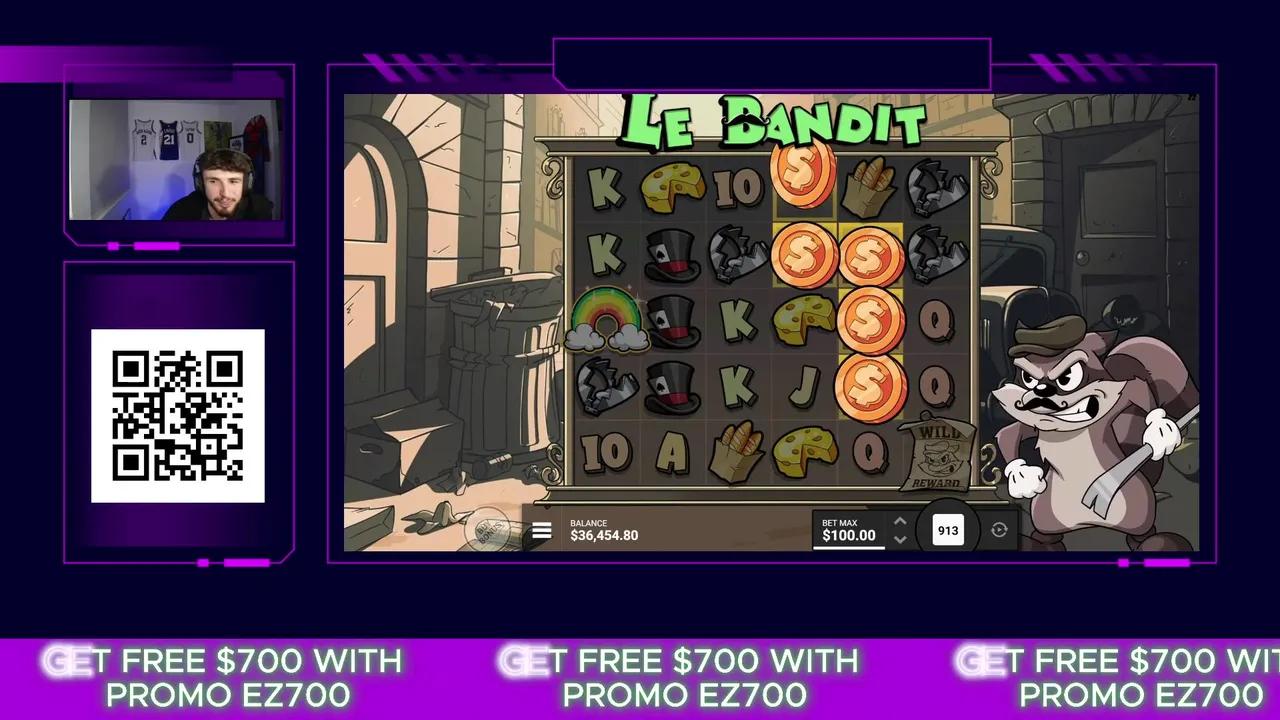Click the GET FREE $700 promo banner
The width and height of the screenshot is (1280, 720).
229,677
